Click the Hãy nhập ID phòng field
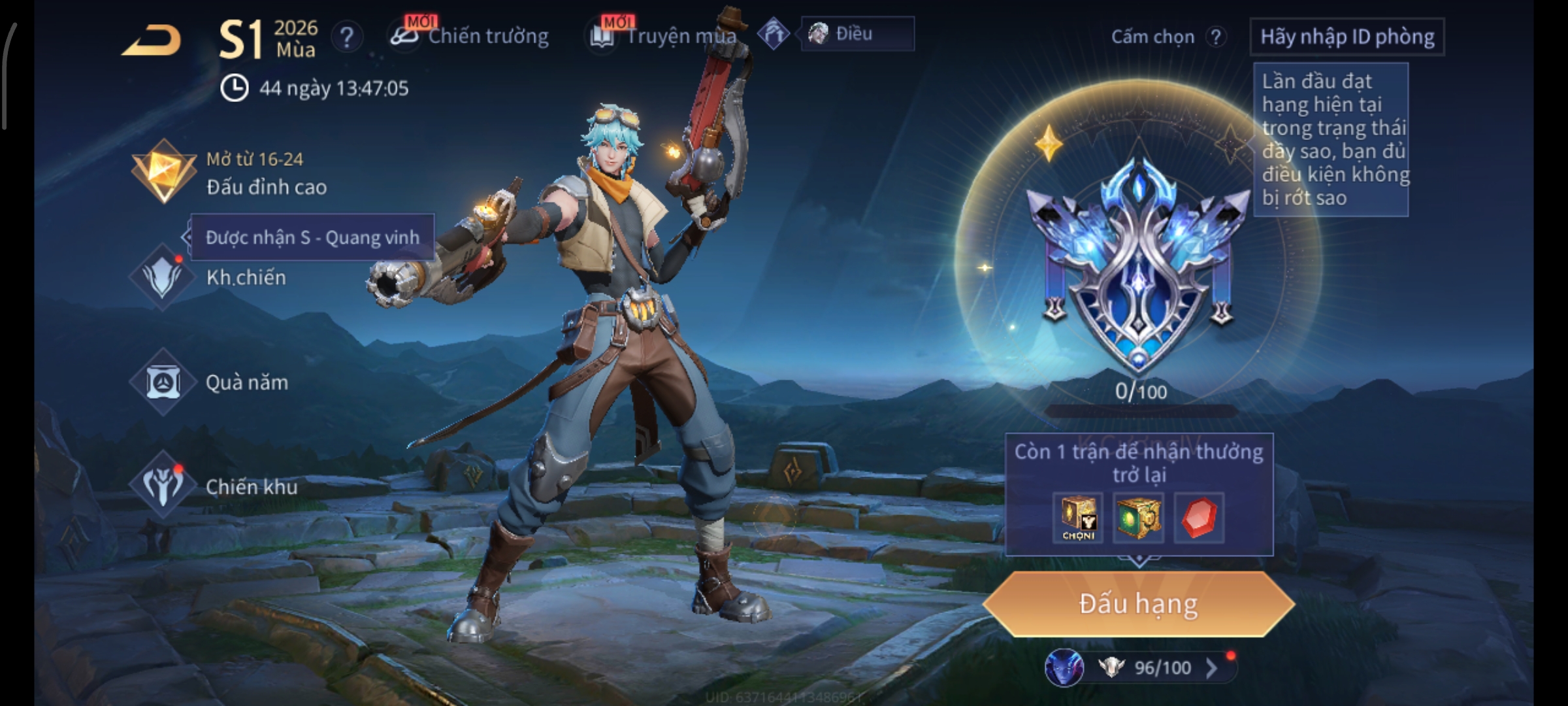The image size is (1568, 706). click(x=1347, y=37)
